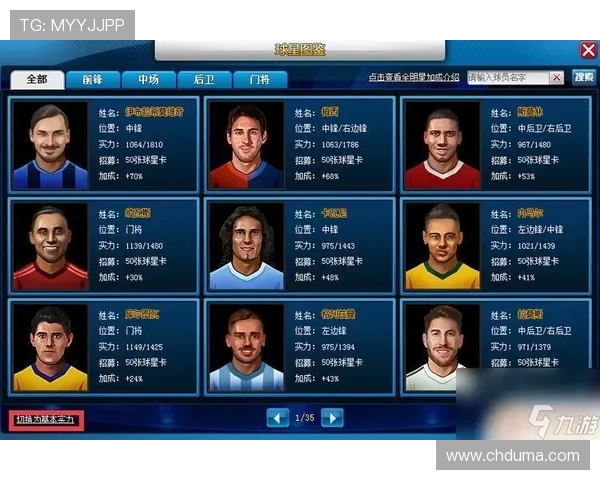The image size is (600, 480).
Task: Click the 搜索 search button
Action: coord(583,77)
